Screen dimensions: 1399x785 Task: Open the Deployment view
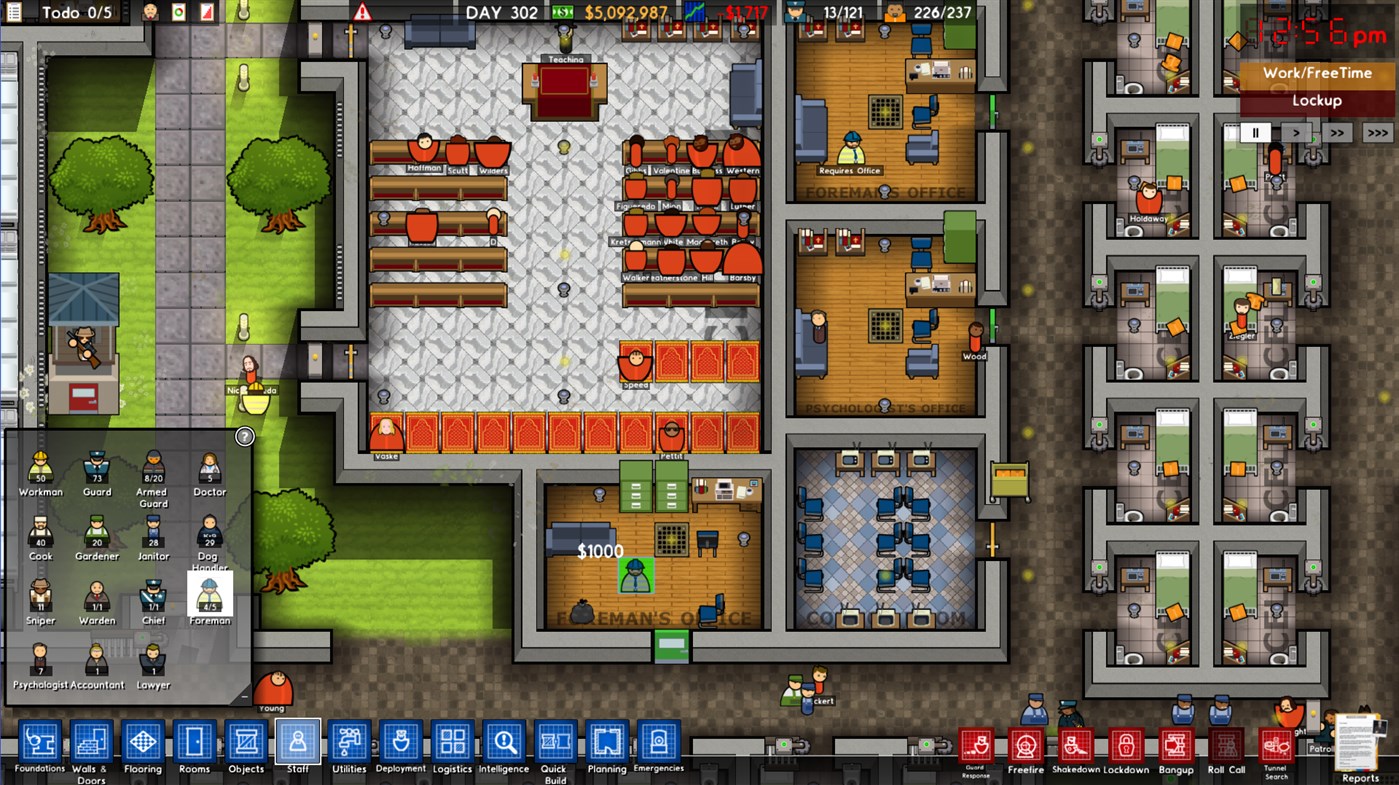pos(401,743)
